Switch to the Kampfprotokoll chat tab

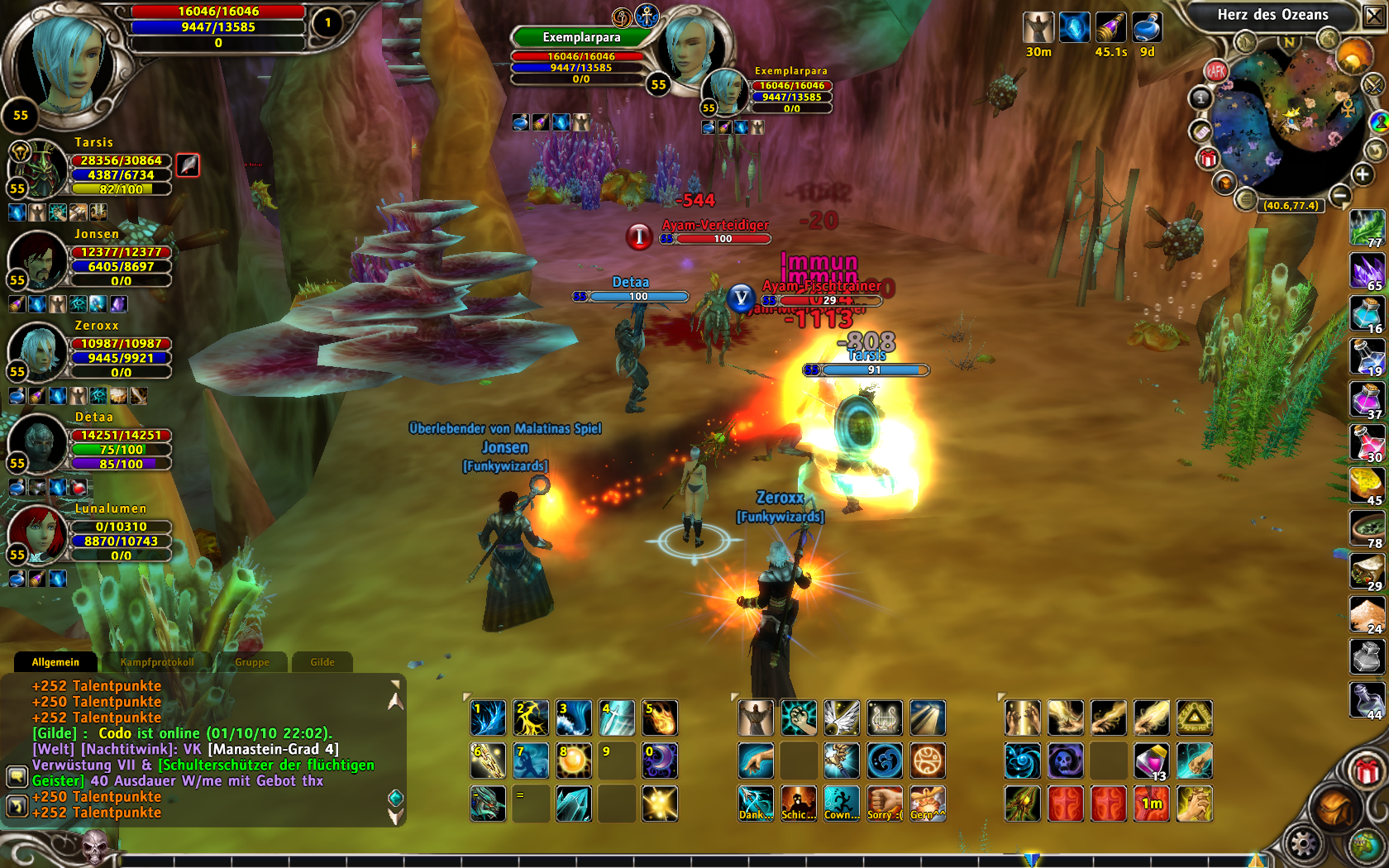[157, 662]
